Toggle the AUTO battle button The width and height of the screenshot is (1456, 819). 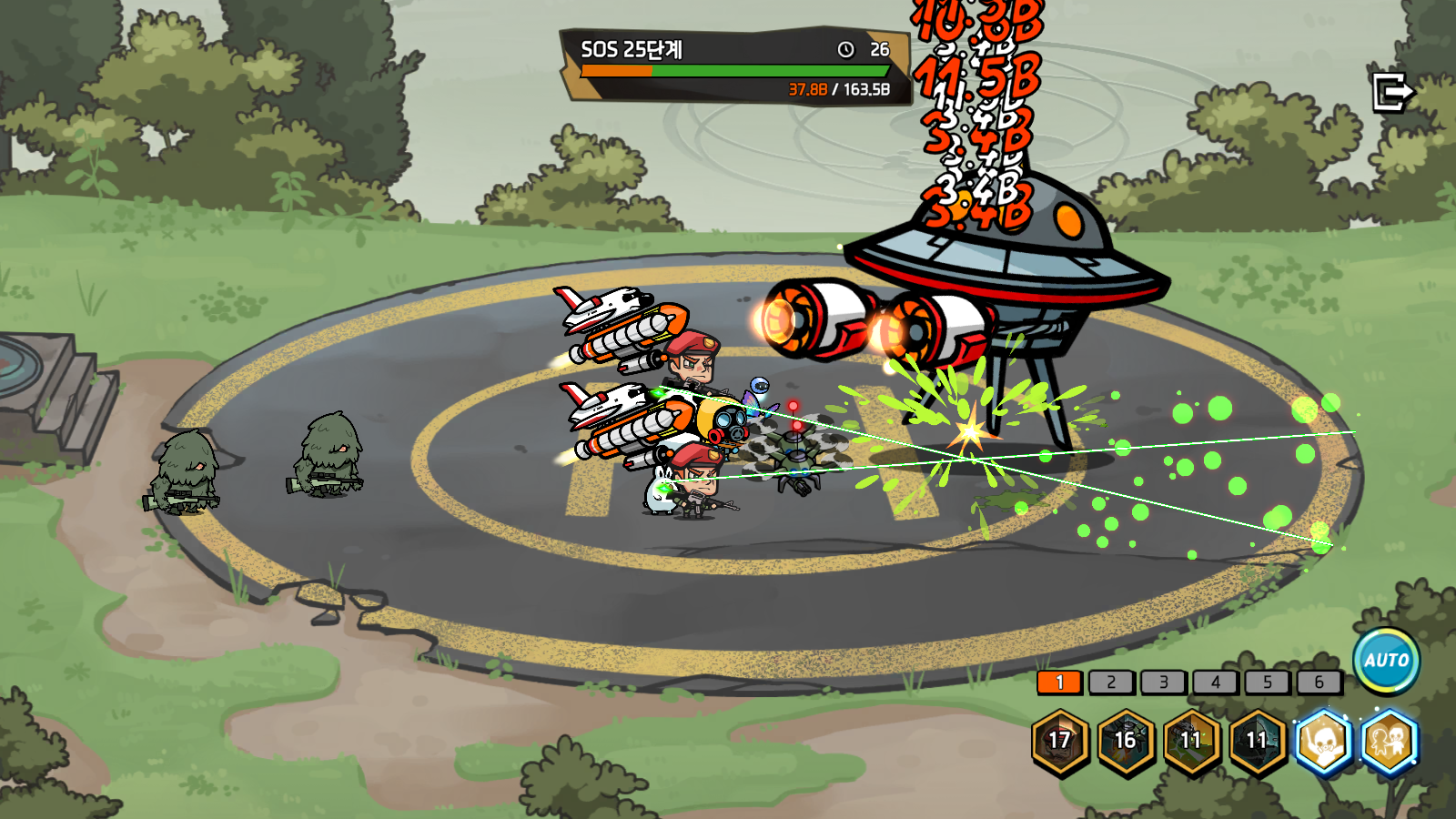[x=1386, y=661]
